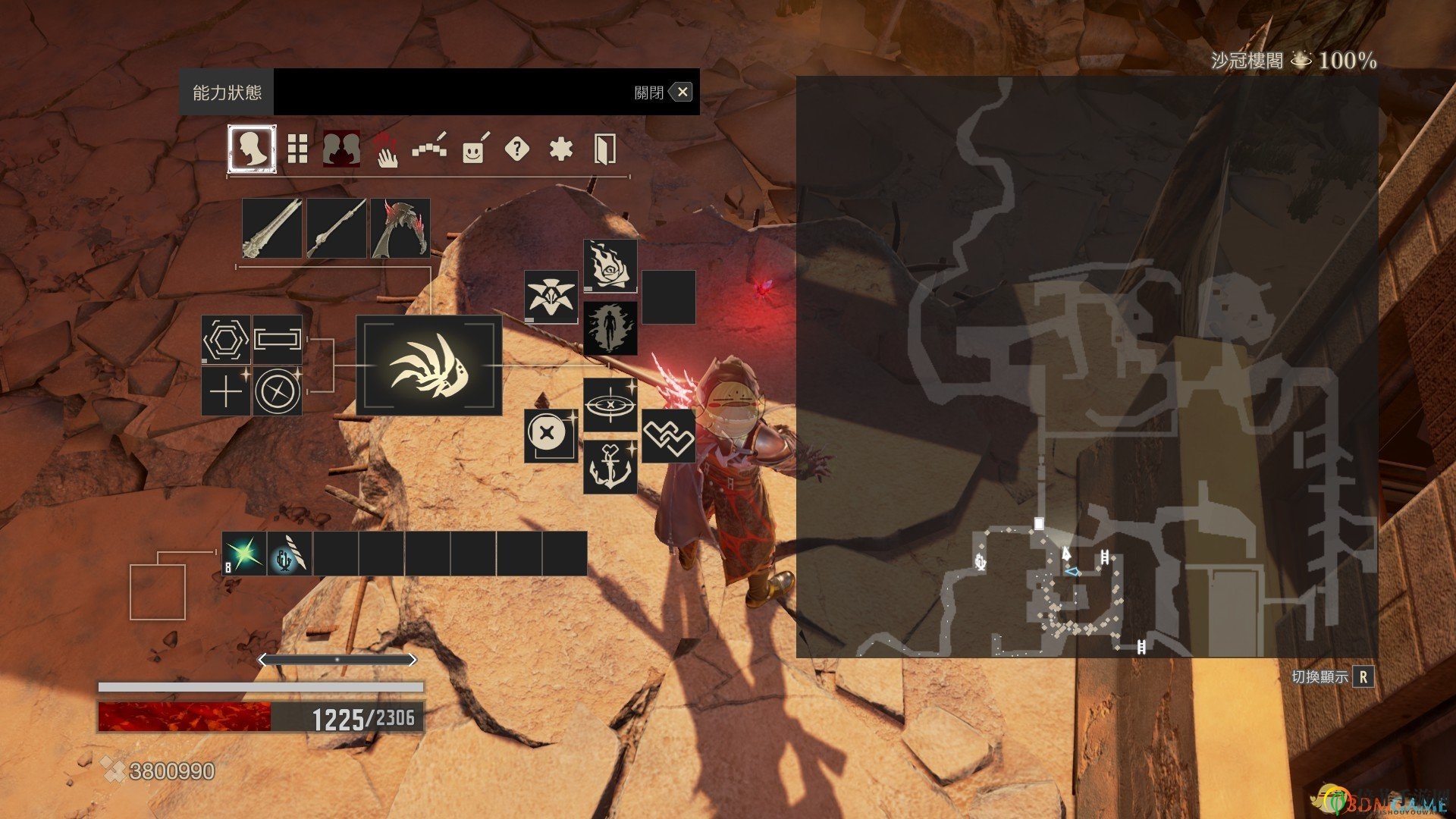This screenshot has height=819, width=1456.
Task: Select the first greatsword weapon slot
Action: coord(272,228)
